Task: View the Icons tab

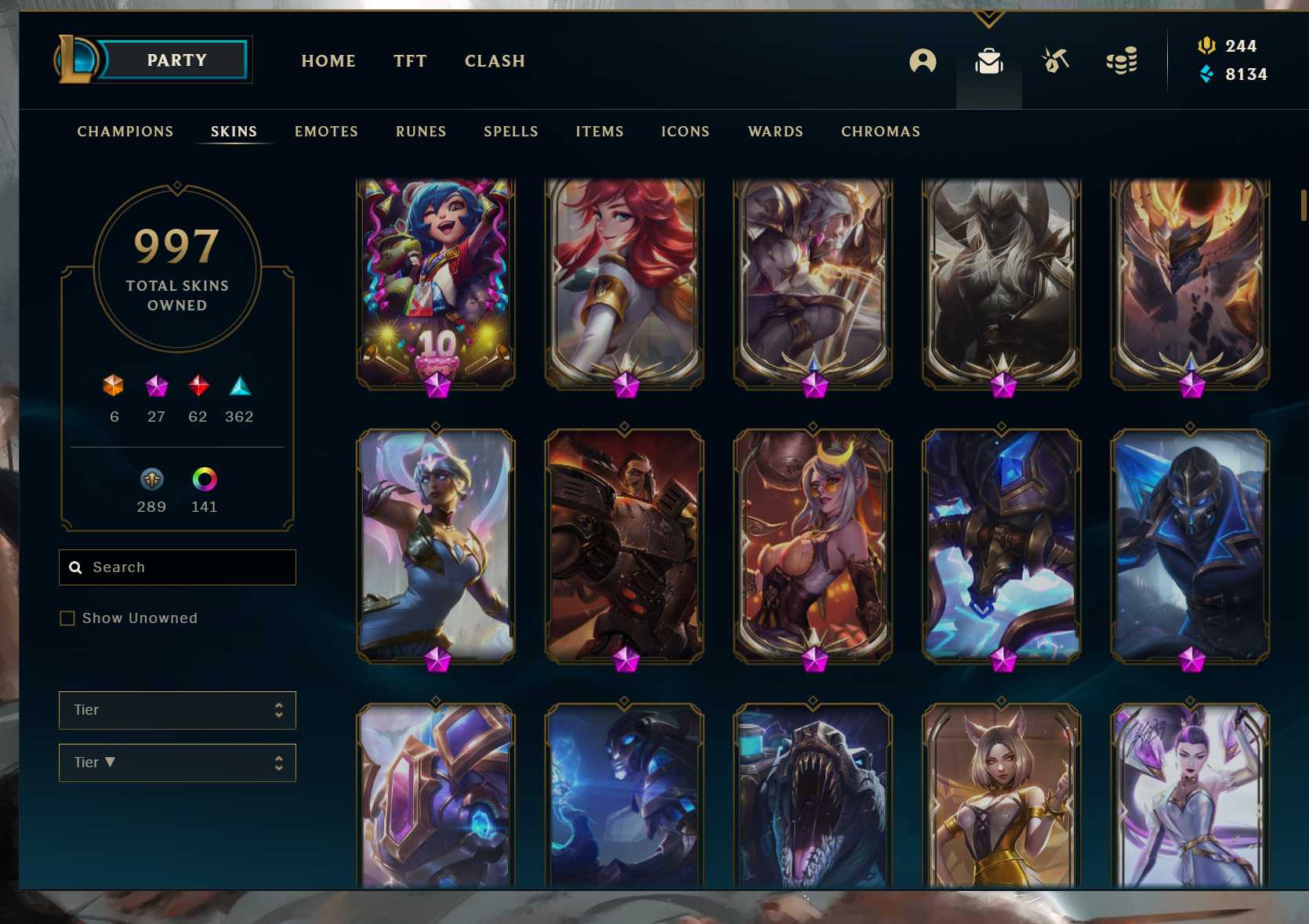Action: click(x=685, y=132)
